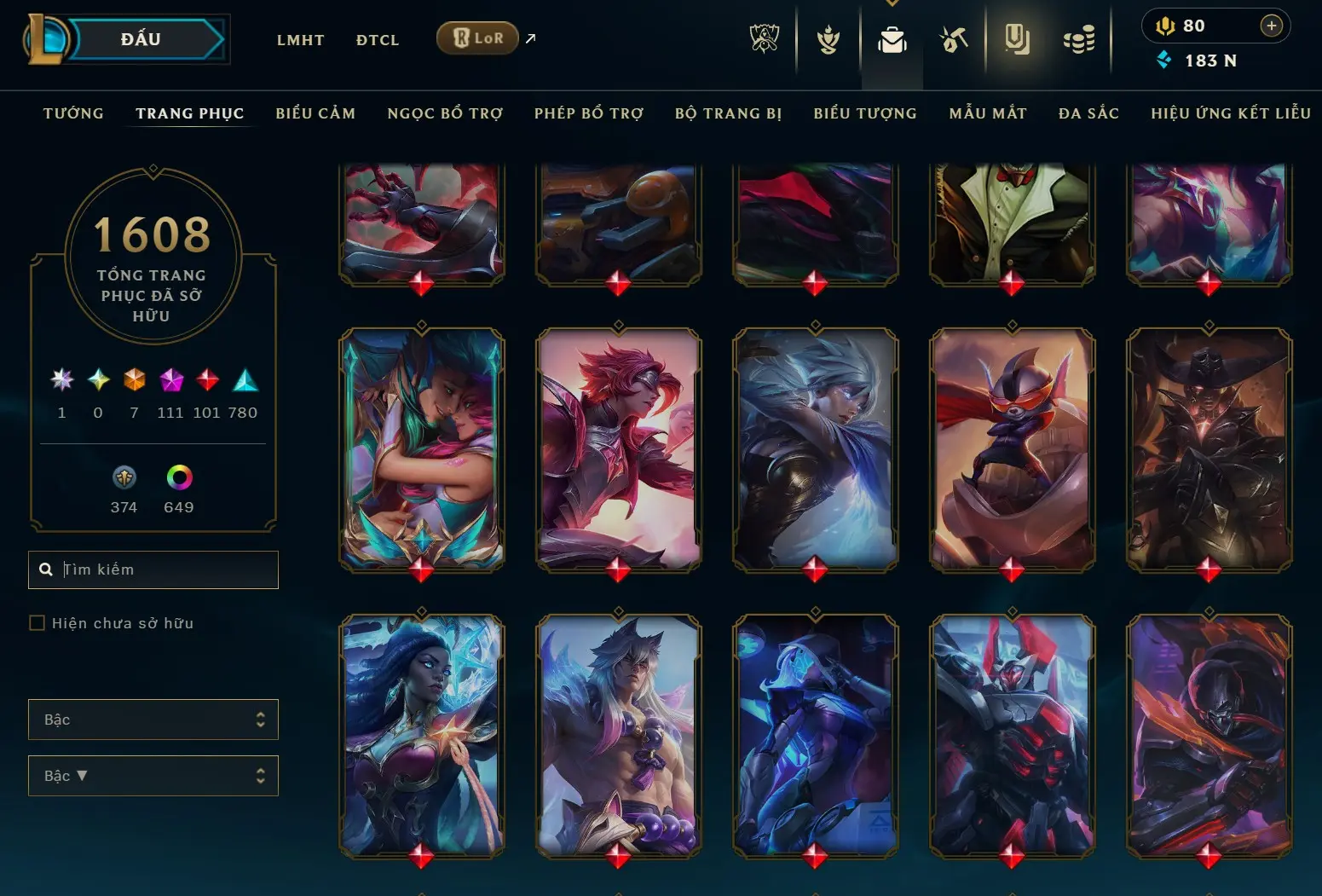Launch the LoR link button

(x=477, y=38)
